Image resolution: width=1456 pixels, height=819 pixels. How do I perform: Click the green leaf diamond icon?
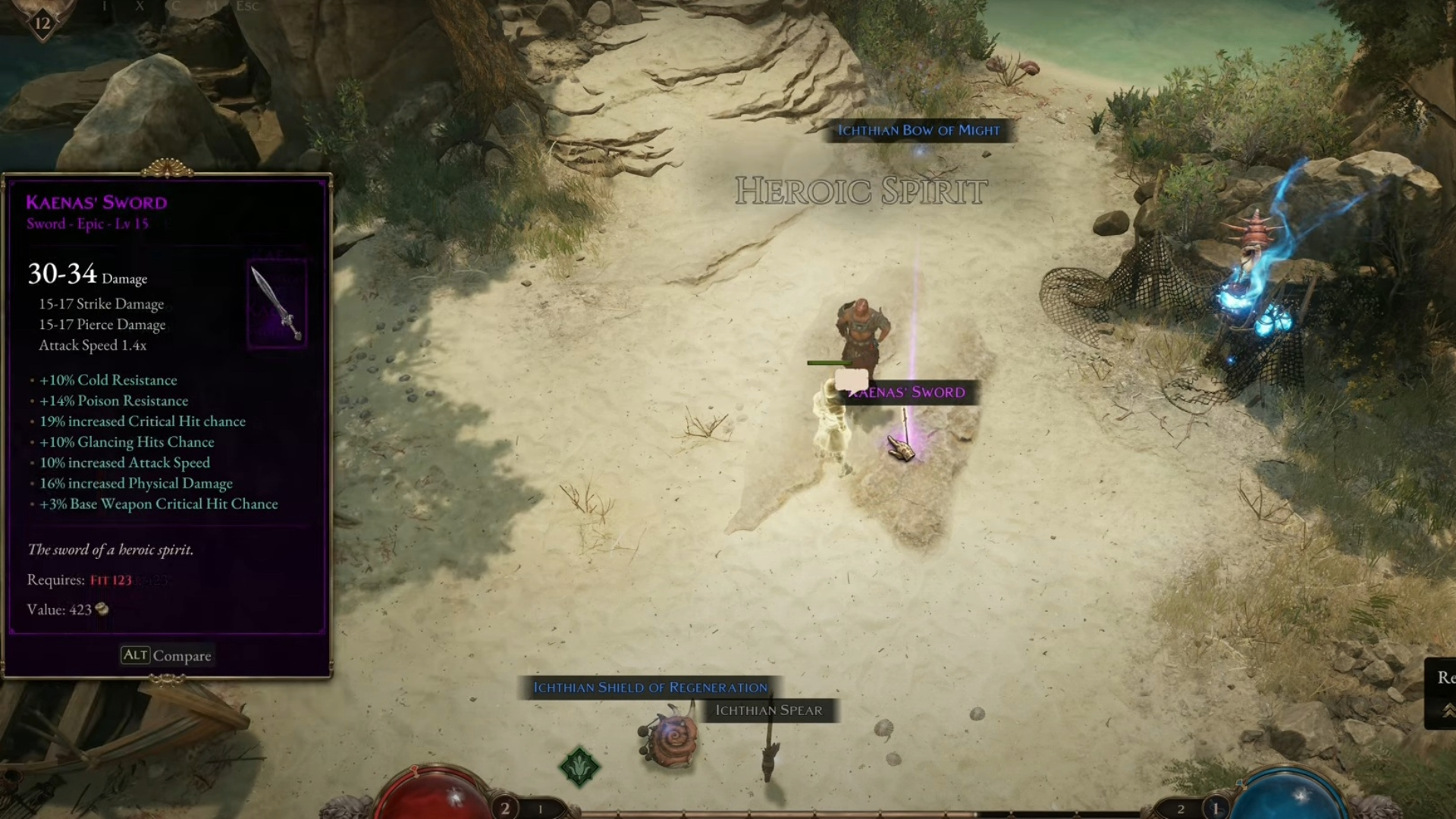coord(579,766)
